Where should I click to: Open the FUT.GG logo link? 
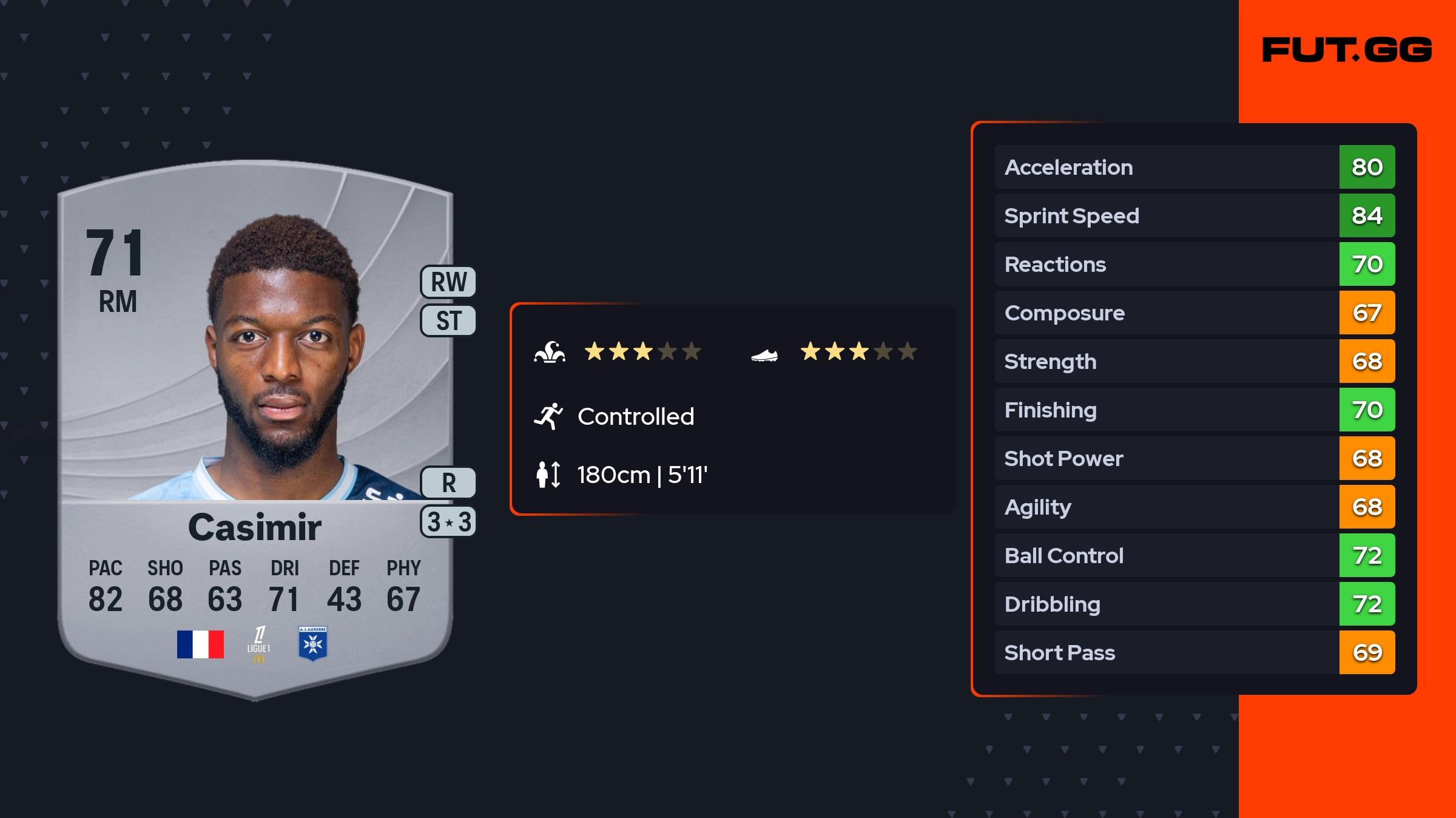[x=1347, y=50]
